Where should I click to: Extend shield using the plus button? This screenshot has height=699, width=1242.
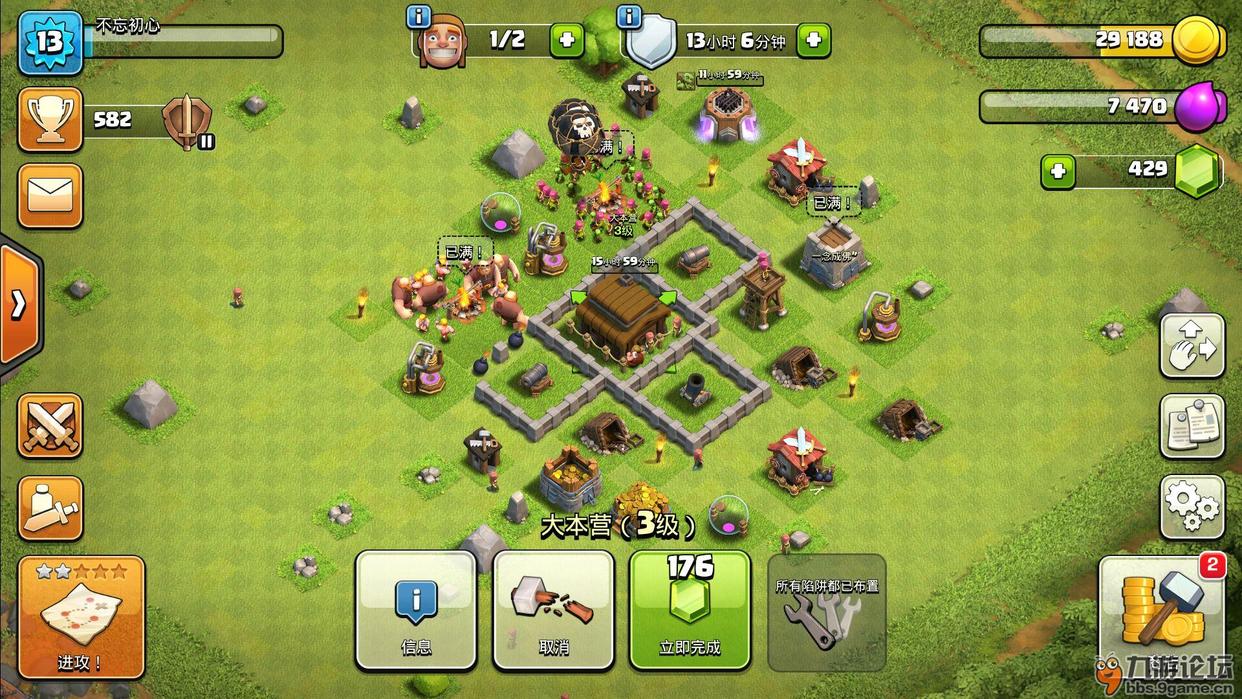[813, 41]
